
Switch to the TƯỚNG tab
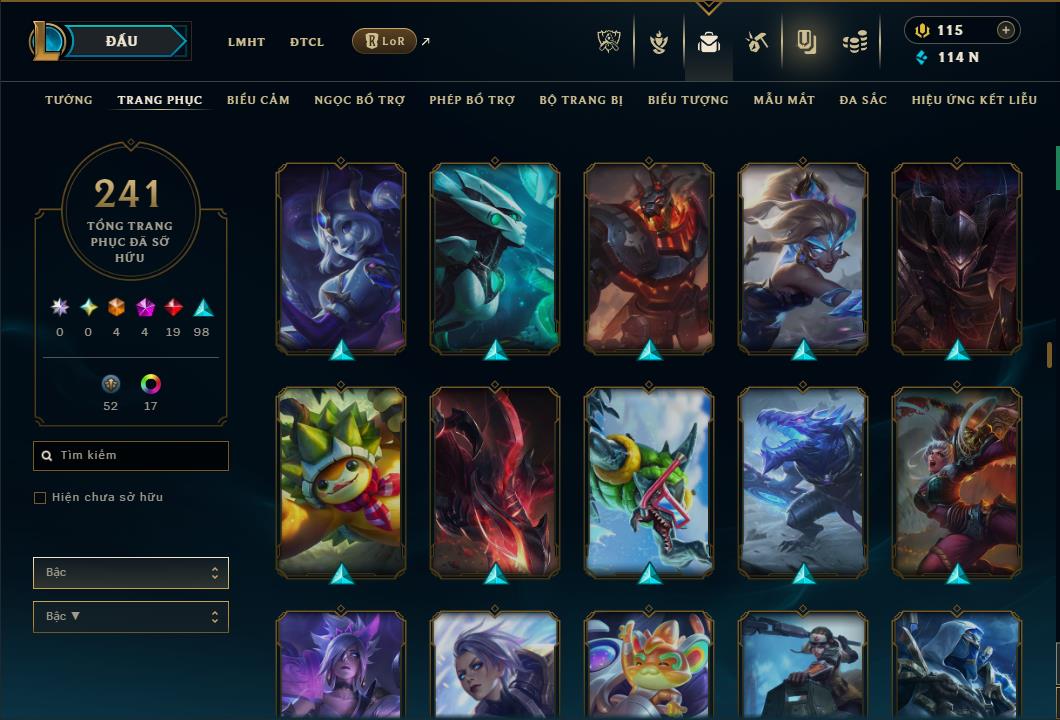[x=69, y=100]
